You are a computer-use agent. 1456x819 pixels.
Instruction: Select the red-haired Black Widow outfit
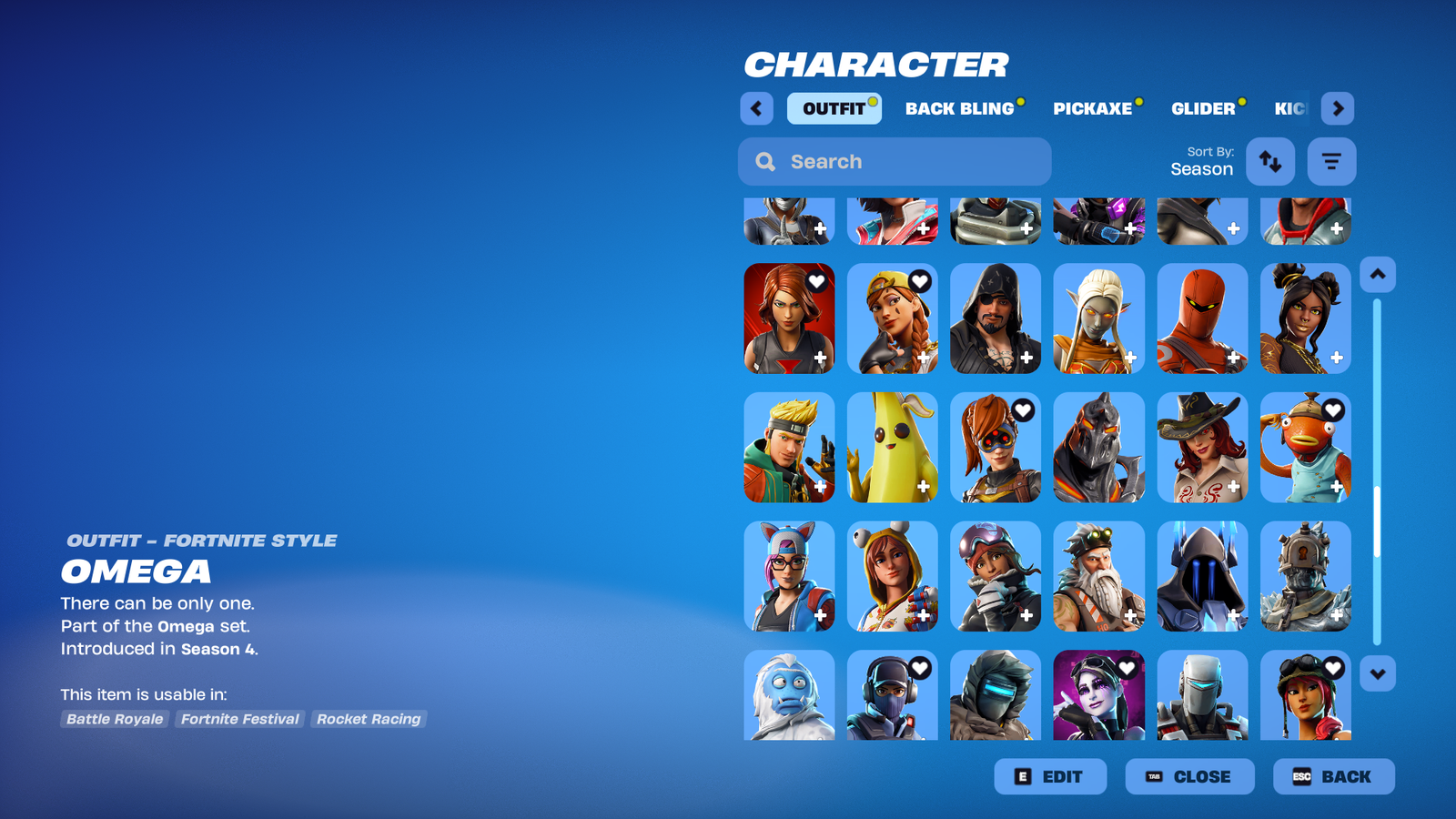coord(788,318)
